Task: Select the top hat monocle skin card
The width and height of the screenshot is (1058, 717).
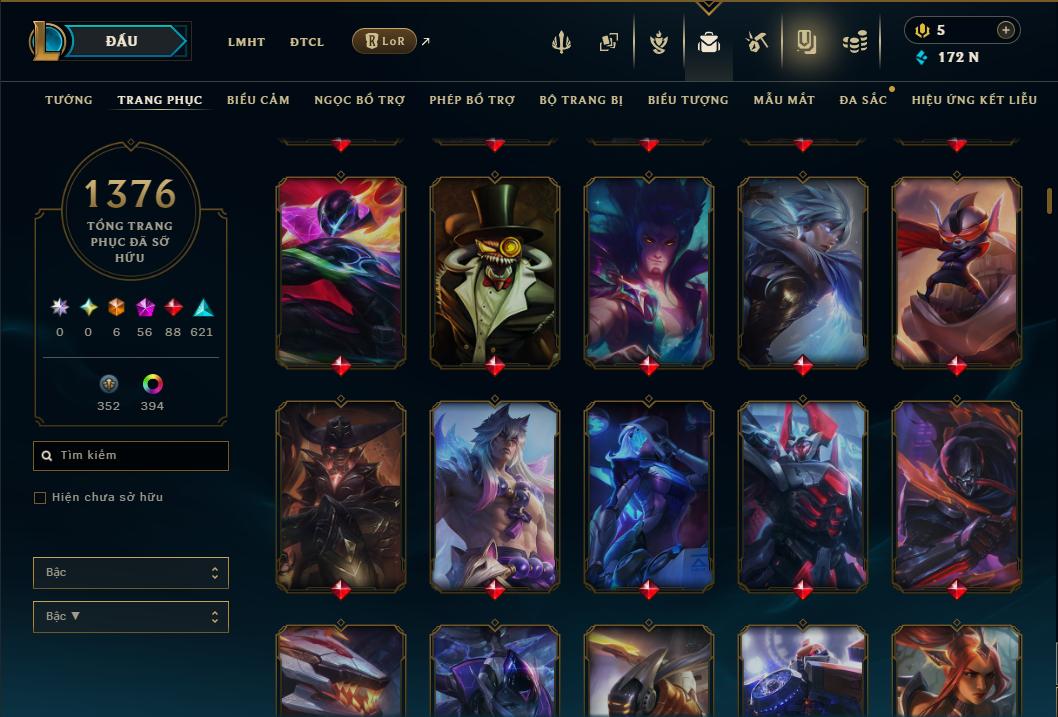Action: (495, 270)
